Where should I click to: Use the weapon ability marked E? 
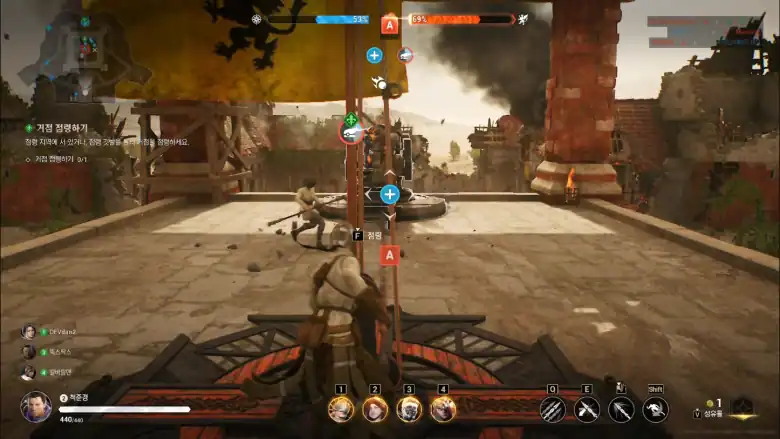pyautogui.click(x=587, y=408)
